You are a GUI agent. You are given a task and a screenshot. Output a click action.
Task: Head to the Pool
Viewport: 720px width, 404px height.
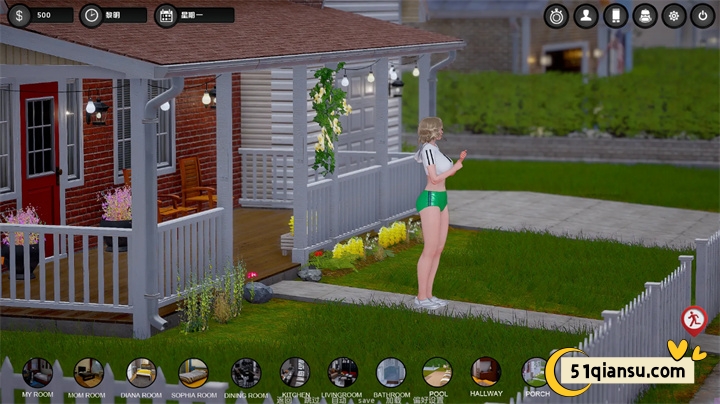click(437, 373)
